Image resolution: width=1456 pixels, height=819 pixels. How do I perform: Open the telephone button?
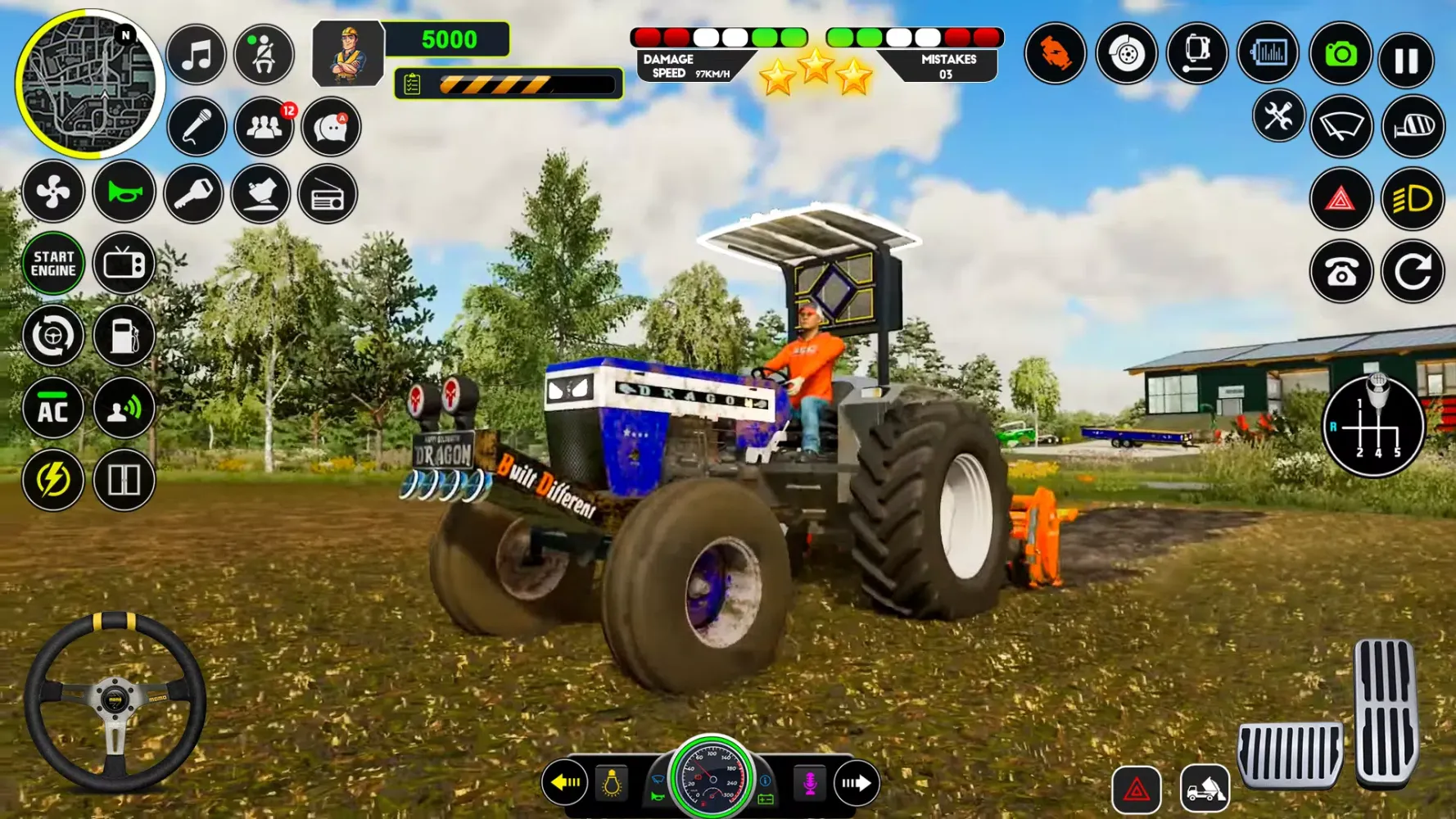click(x=1341, y=272)
